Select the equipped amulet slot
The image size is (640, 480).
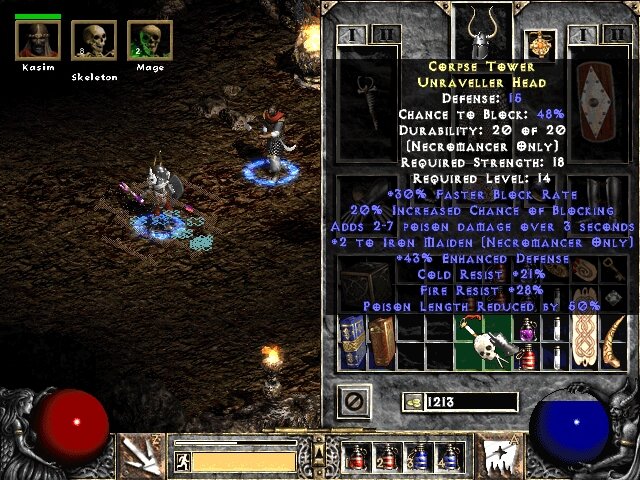click(540, 42)
